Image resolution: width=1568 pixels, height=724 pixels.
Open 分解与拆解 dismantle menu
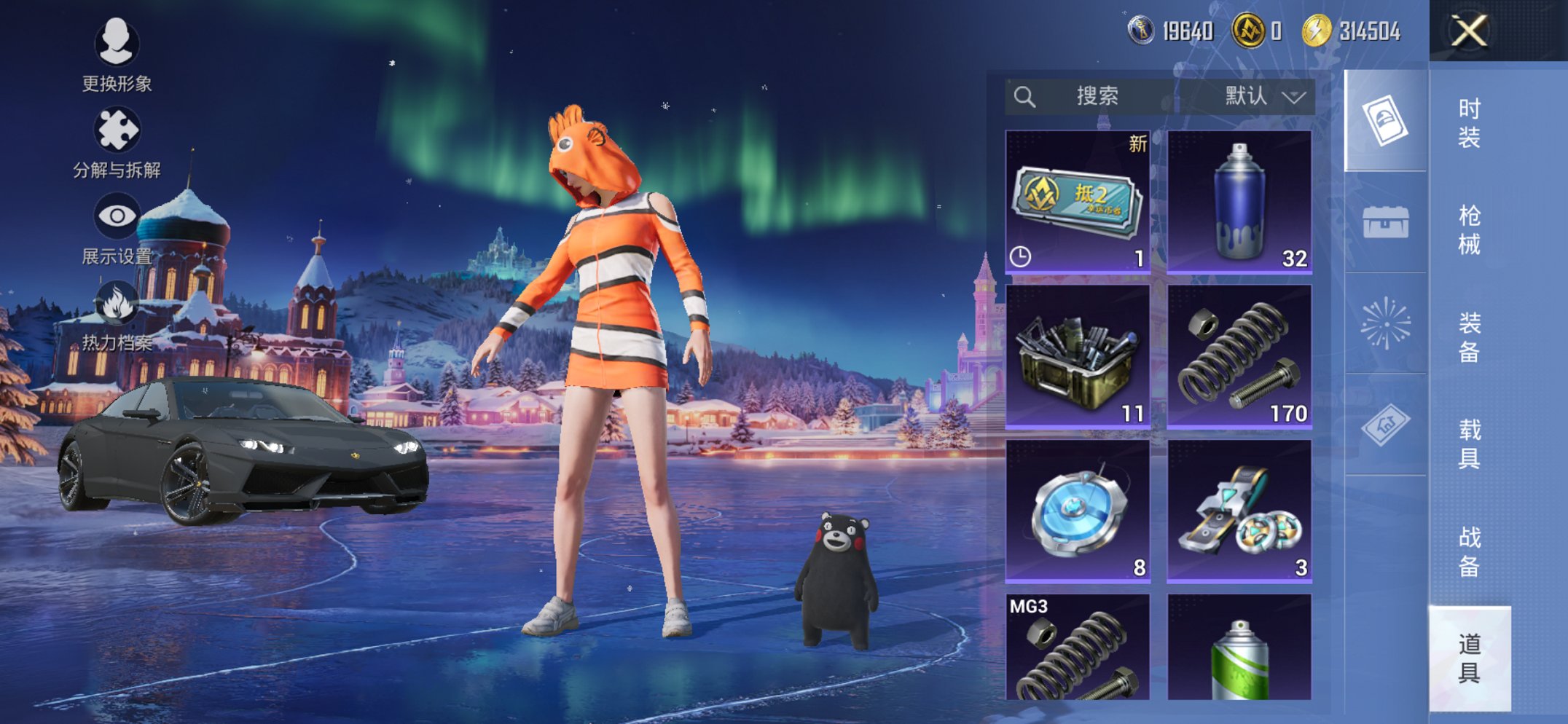(117, 142)
